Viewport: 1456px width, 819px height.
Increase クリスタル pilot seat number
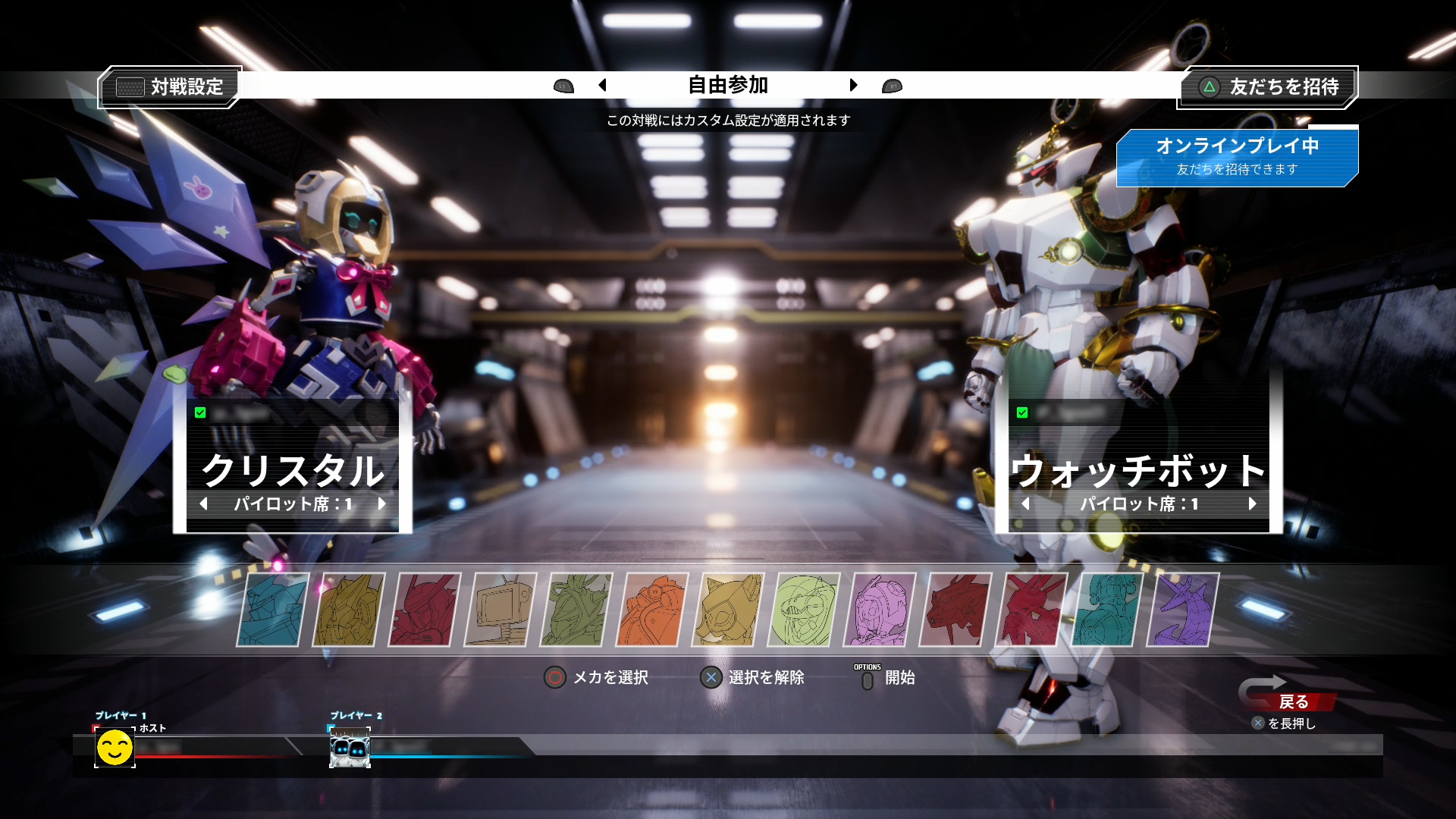tap(381, 504)
